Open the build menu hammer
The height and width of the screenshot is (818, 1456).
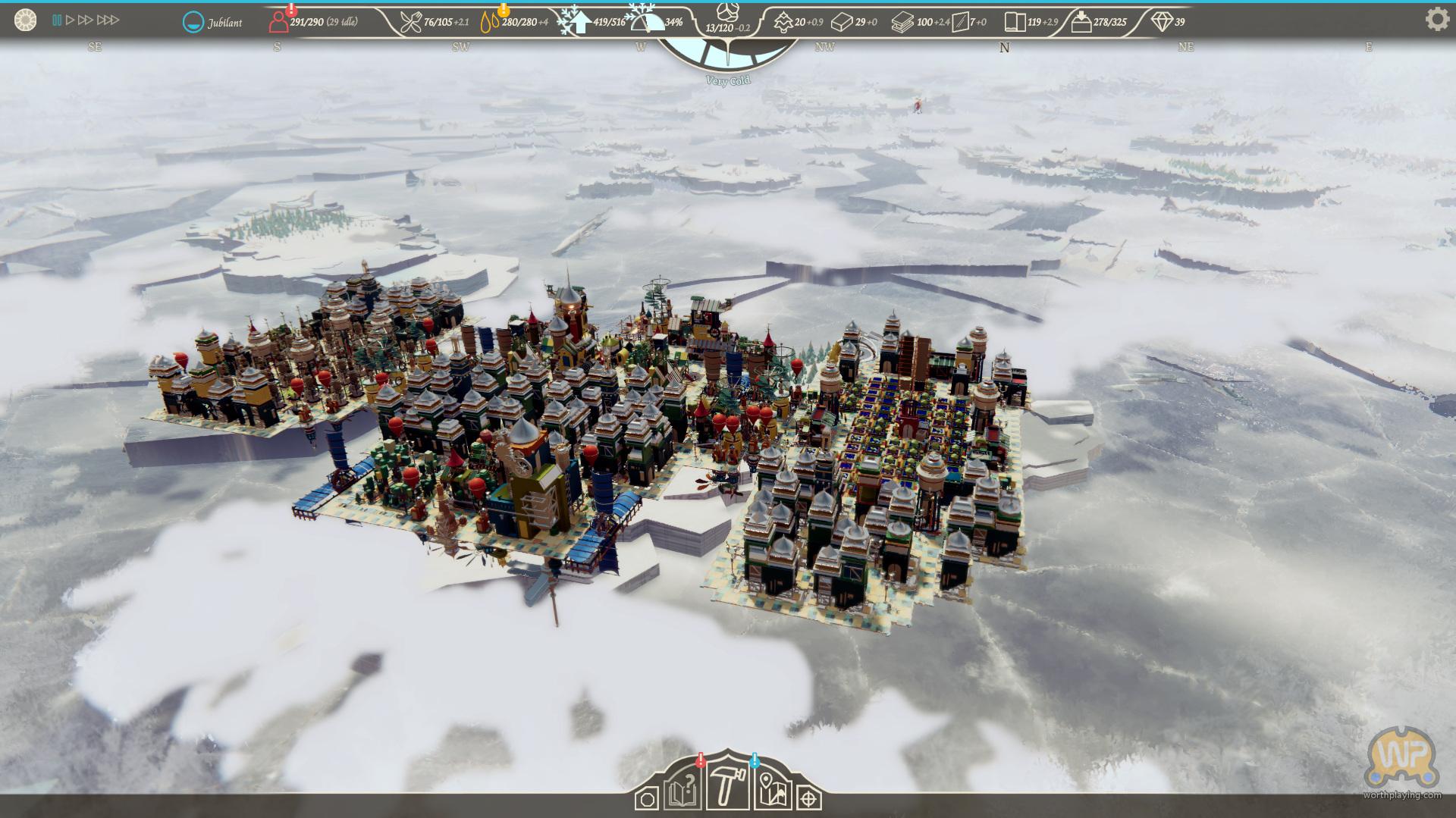pyautogui.click(x=725, y=789)
